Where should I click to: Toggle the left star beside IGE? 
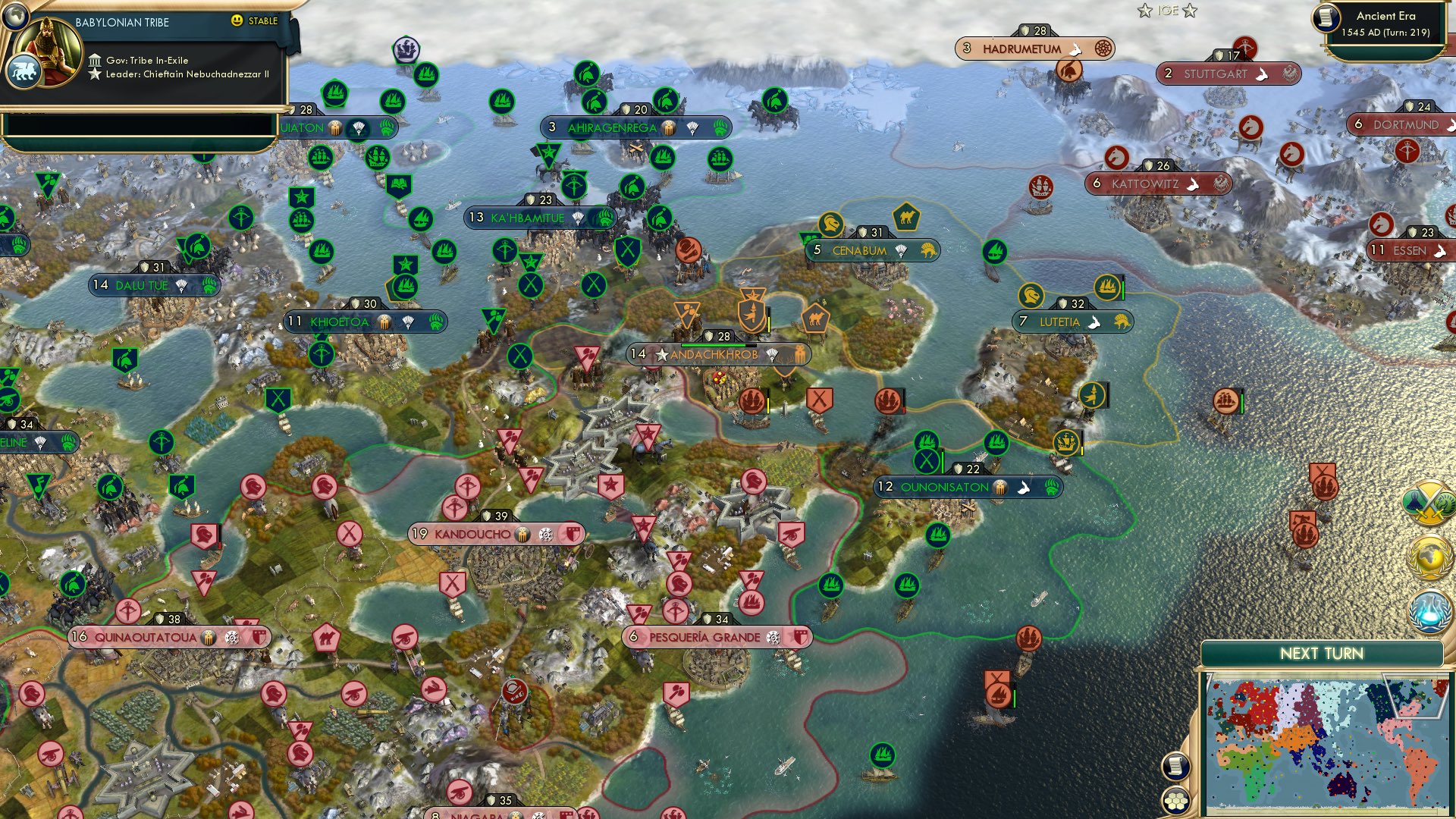(x=1145, y=11)
